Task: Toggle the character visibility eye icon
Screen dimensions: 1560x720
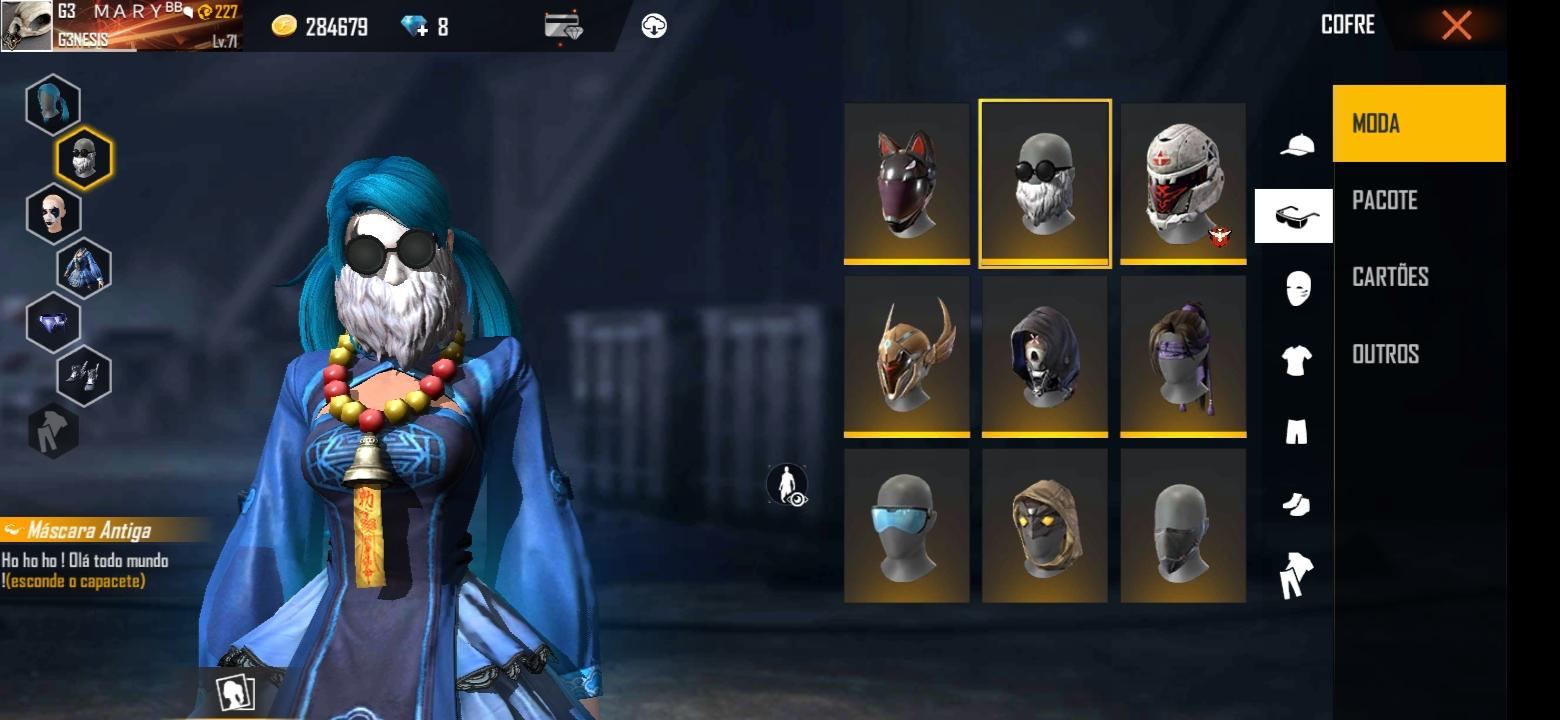Action: click(787, 485)
